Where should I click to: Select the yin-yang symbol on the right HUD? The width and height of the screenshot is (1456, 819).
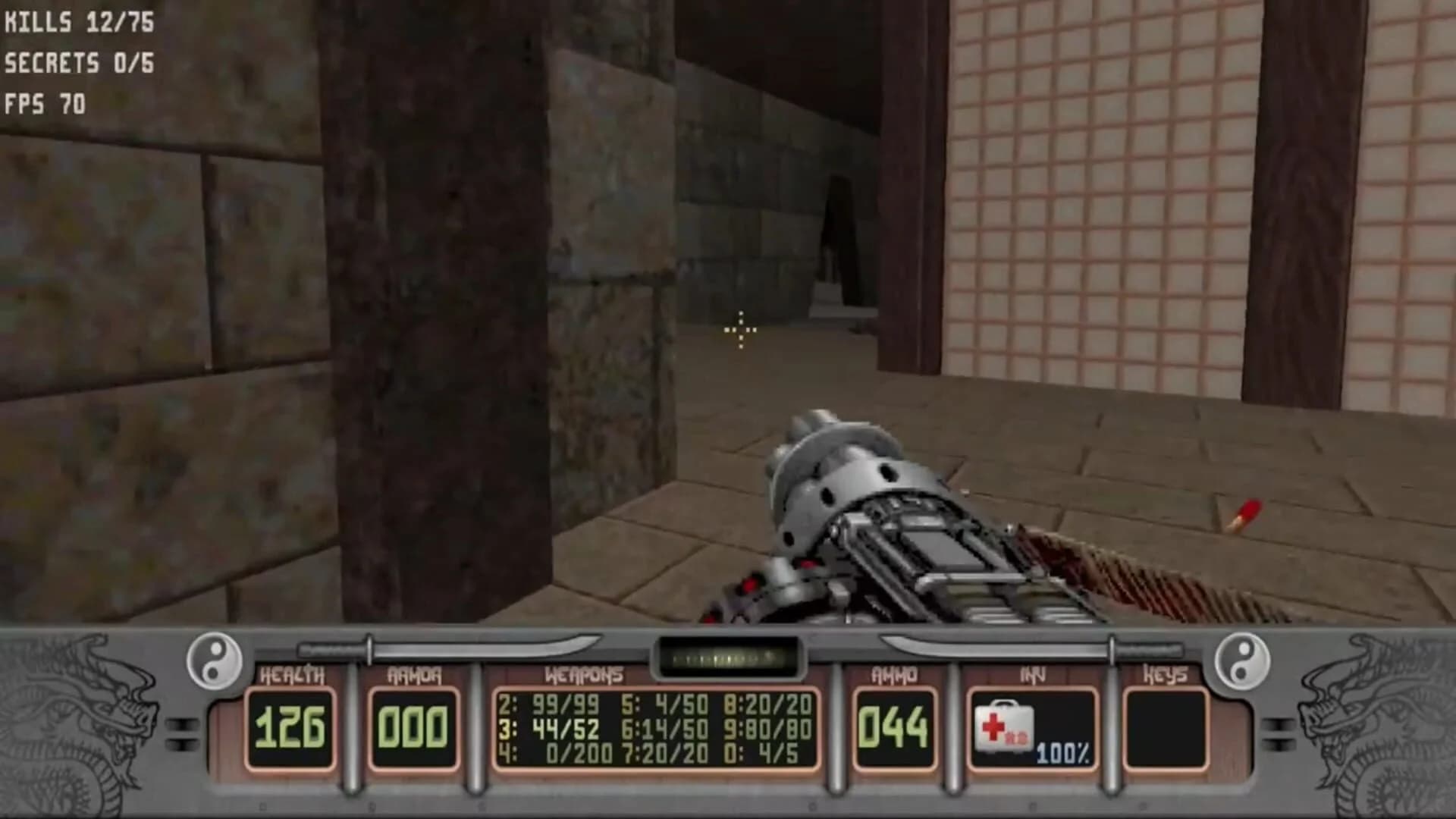click(x=1241, y=660)
